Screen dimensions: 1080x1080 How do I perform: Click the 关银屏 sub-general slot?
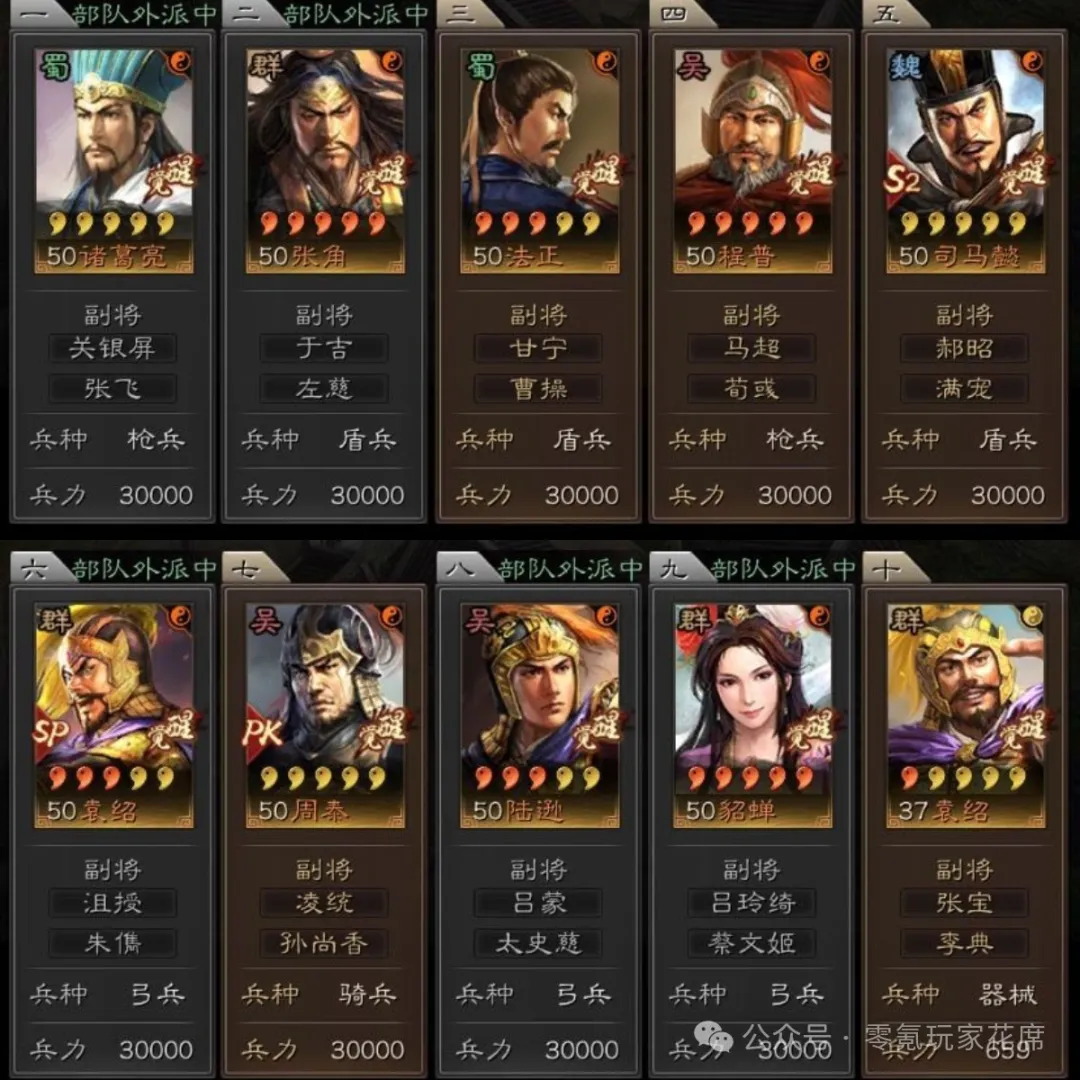pyautogui.click(x=112, y=348)
